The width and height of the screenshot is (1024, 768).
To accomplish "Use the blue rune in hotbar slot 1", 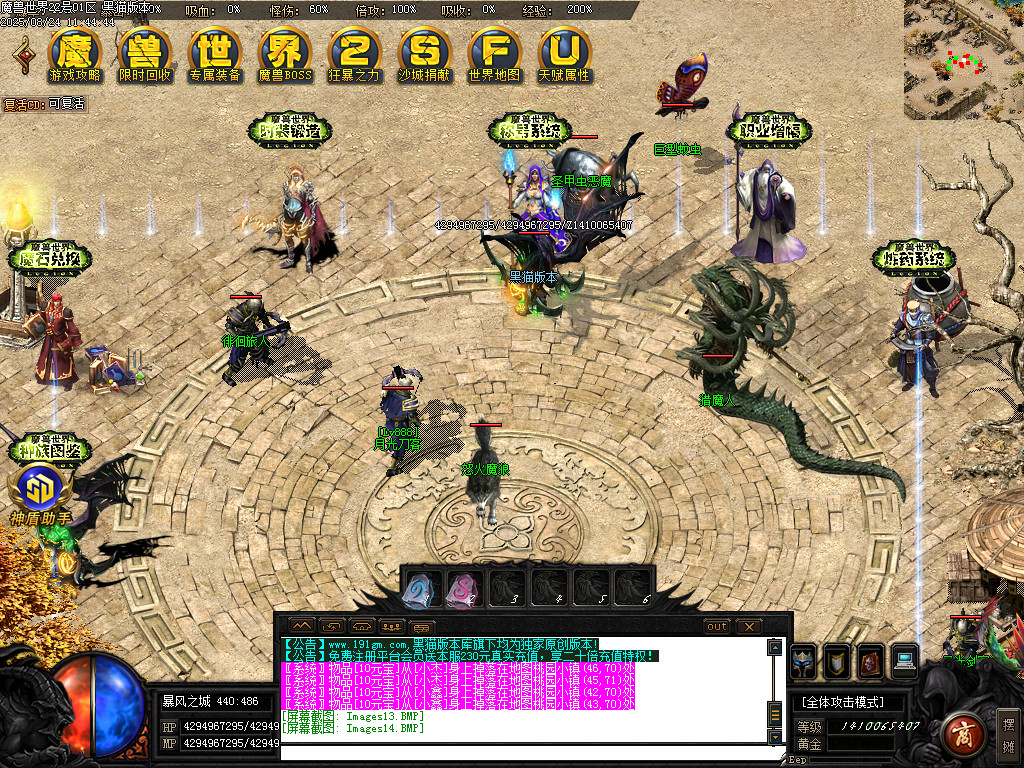I will [419, 588].
